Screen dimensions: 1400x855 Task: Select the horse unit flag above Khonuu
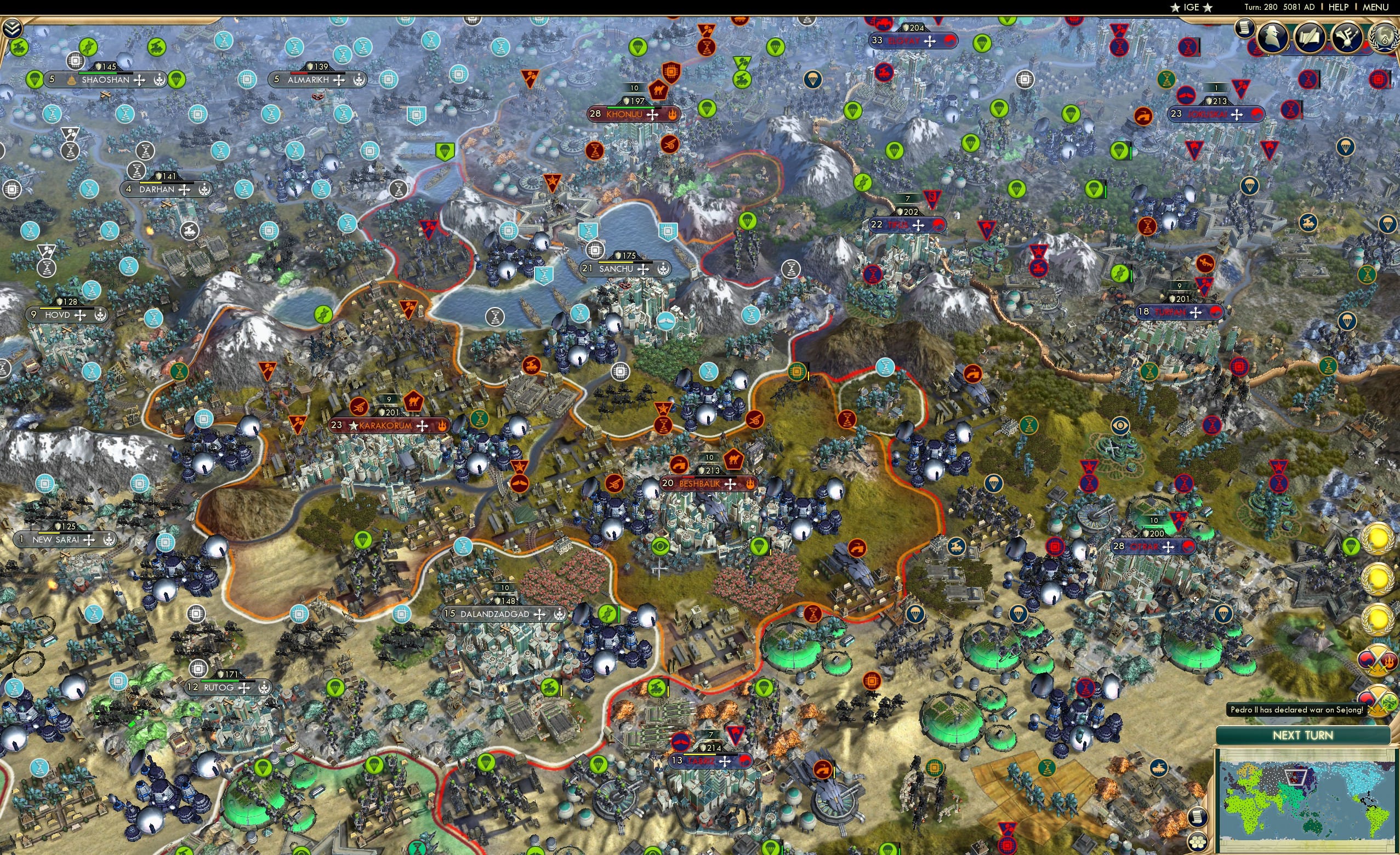(658, 91)
